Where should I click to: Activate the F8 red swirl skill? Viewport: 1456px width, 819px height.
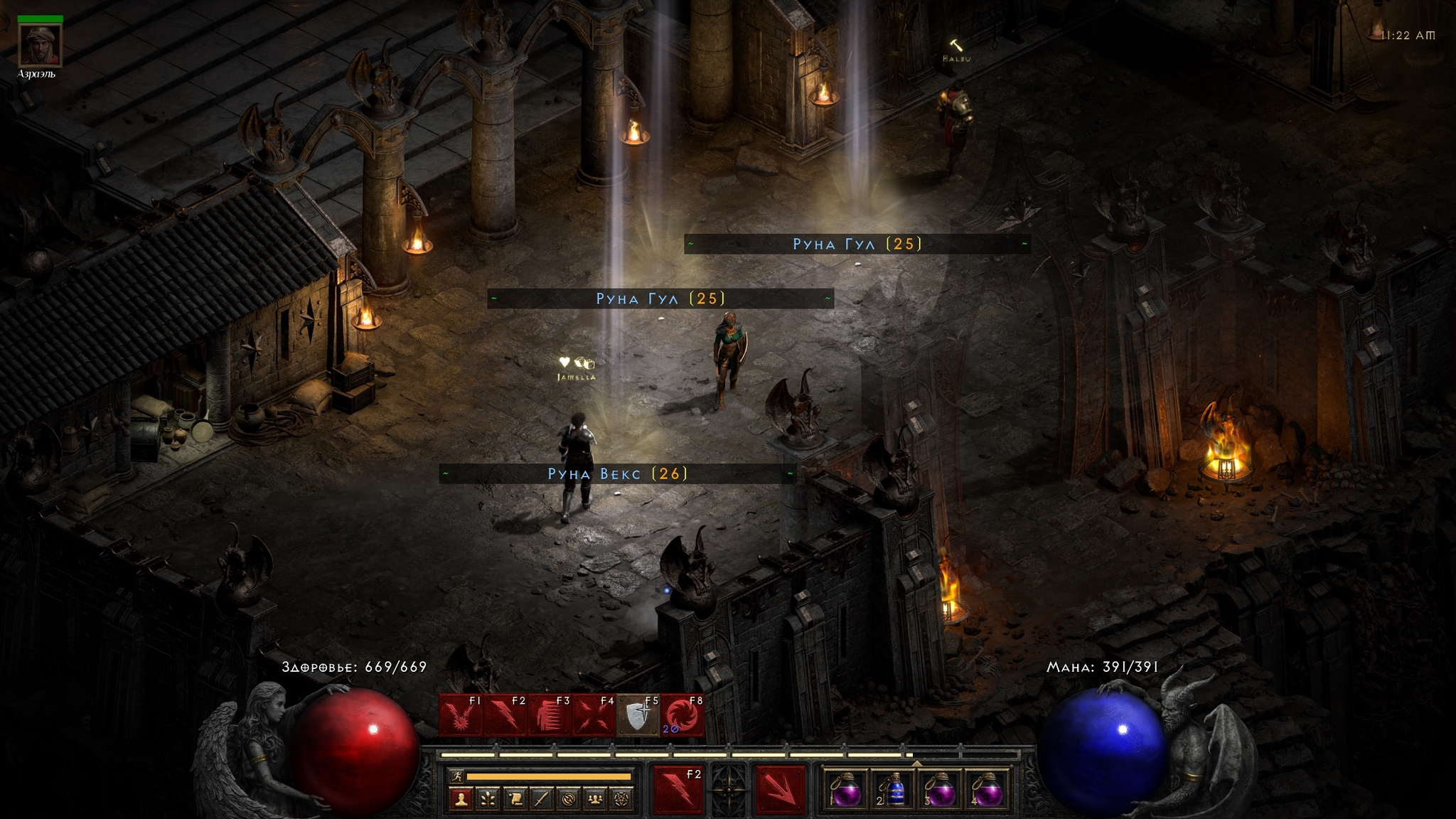(x=682, y=714)
